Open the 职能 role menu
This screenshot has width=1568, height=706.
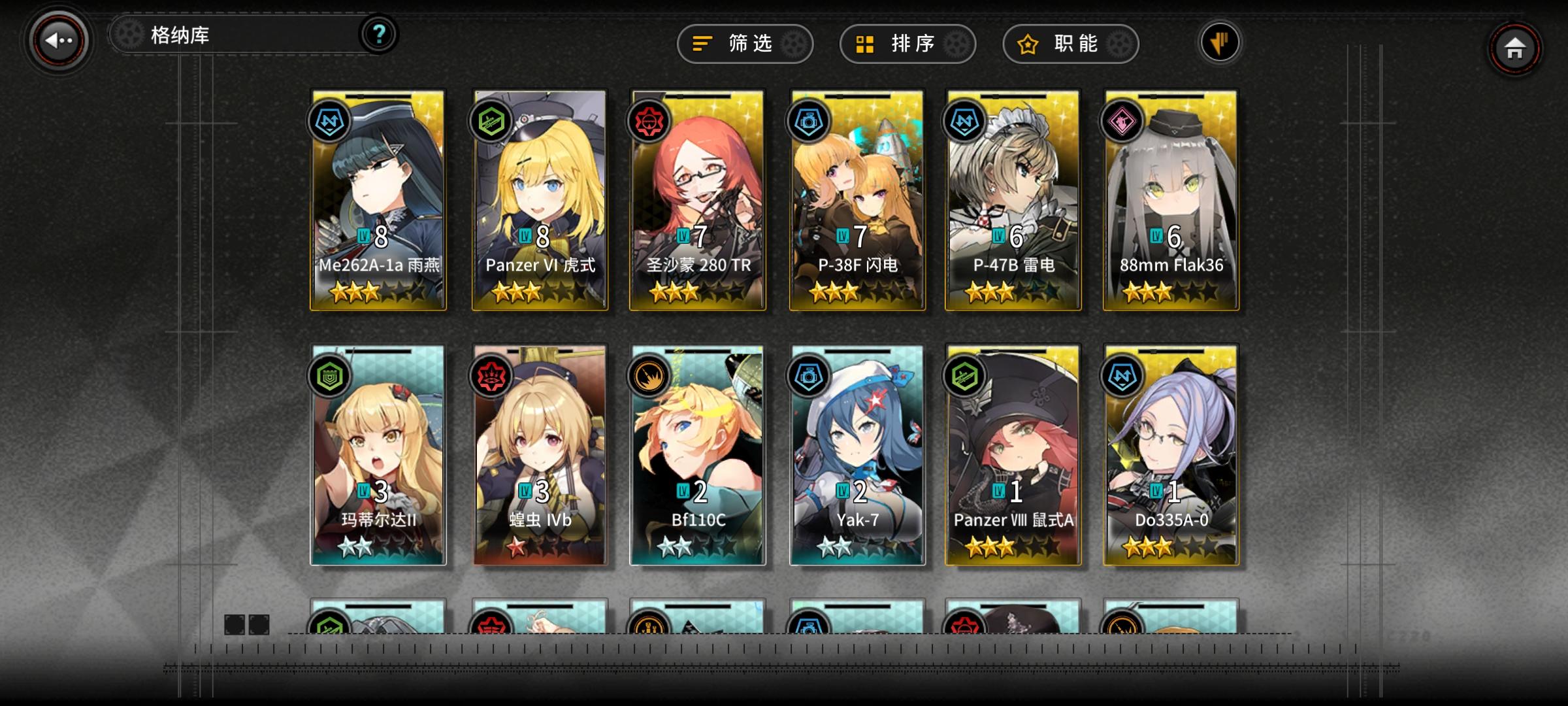[x=1070, y=44]
